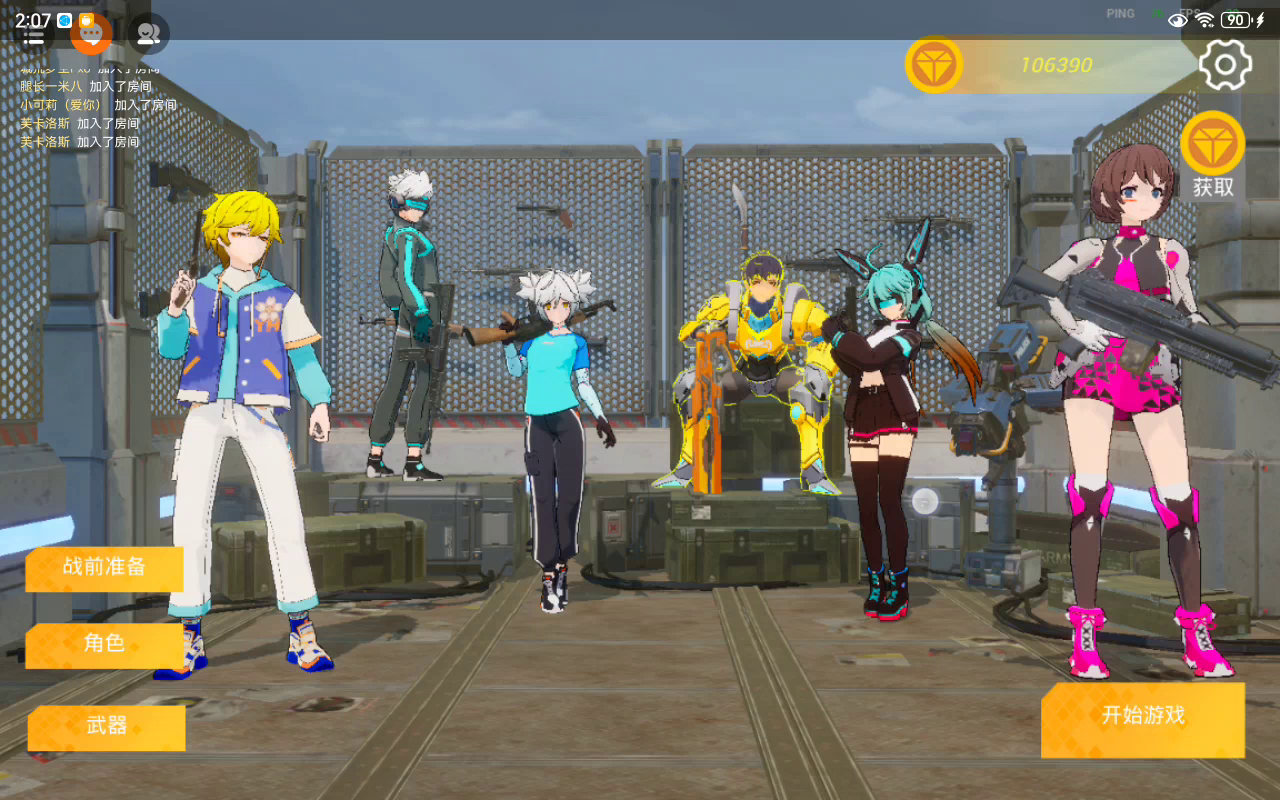Open the 角色 character menu
Screen dimensions: 1280x800
point(105,644)
